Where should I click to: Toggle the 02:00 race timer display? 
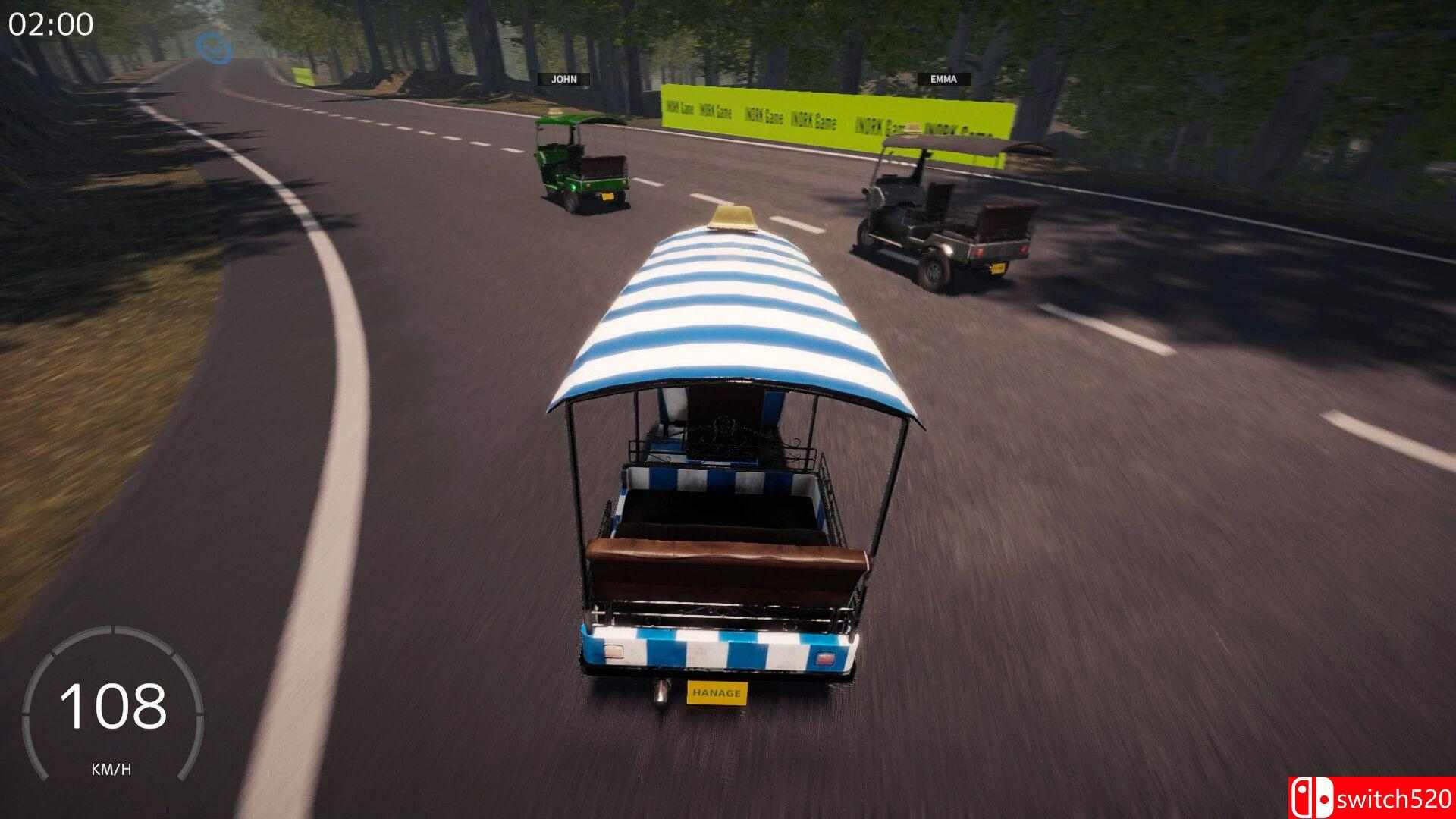pyautogui.click(x=49, y=23)
